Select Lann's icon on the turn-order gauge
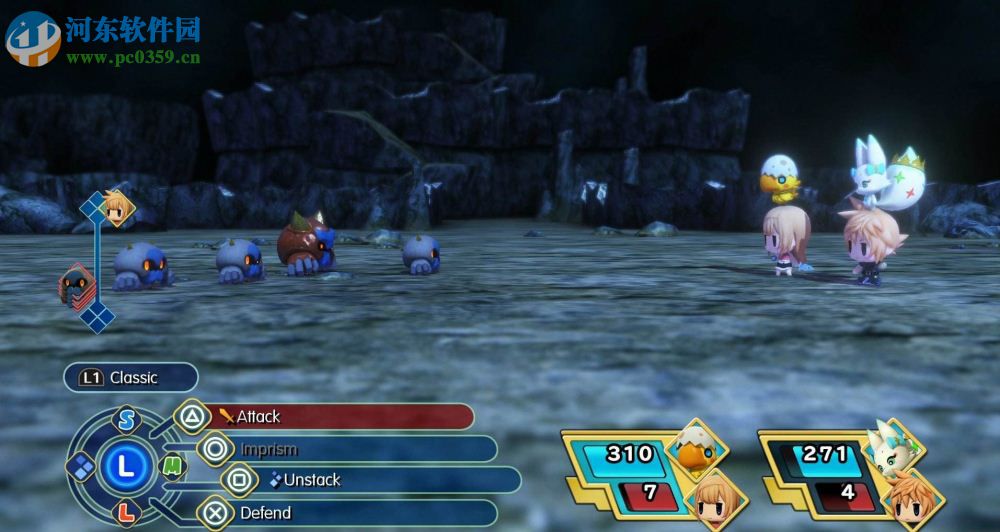Image resolution: width=1000 pixels, height=532 pixels. tap(119, 207)
